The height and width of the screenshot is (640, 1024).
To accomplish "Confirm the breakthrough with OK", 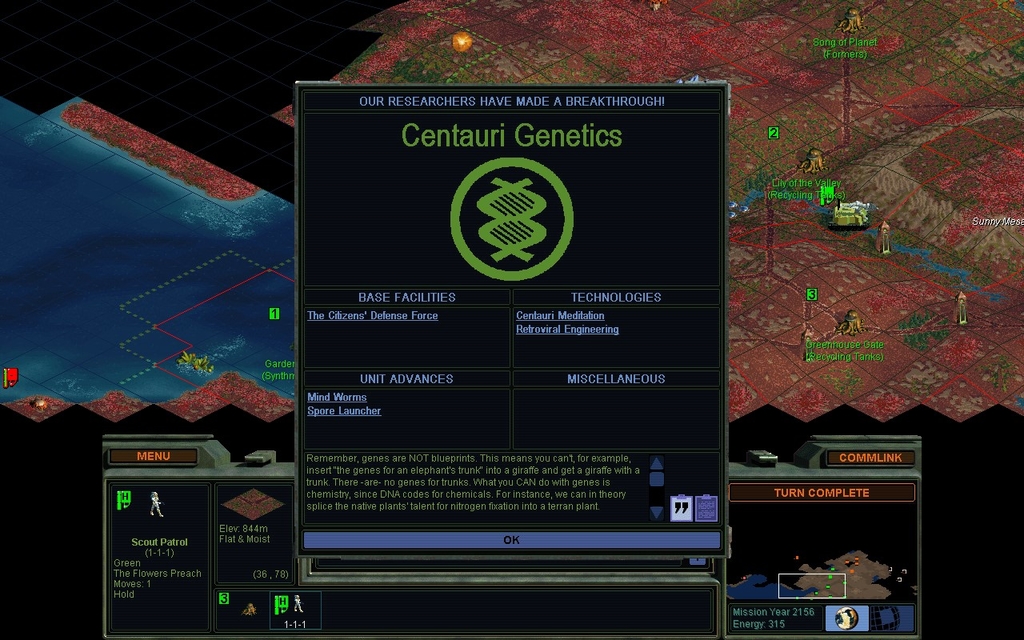I will 511,540.
